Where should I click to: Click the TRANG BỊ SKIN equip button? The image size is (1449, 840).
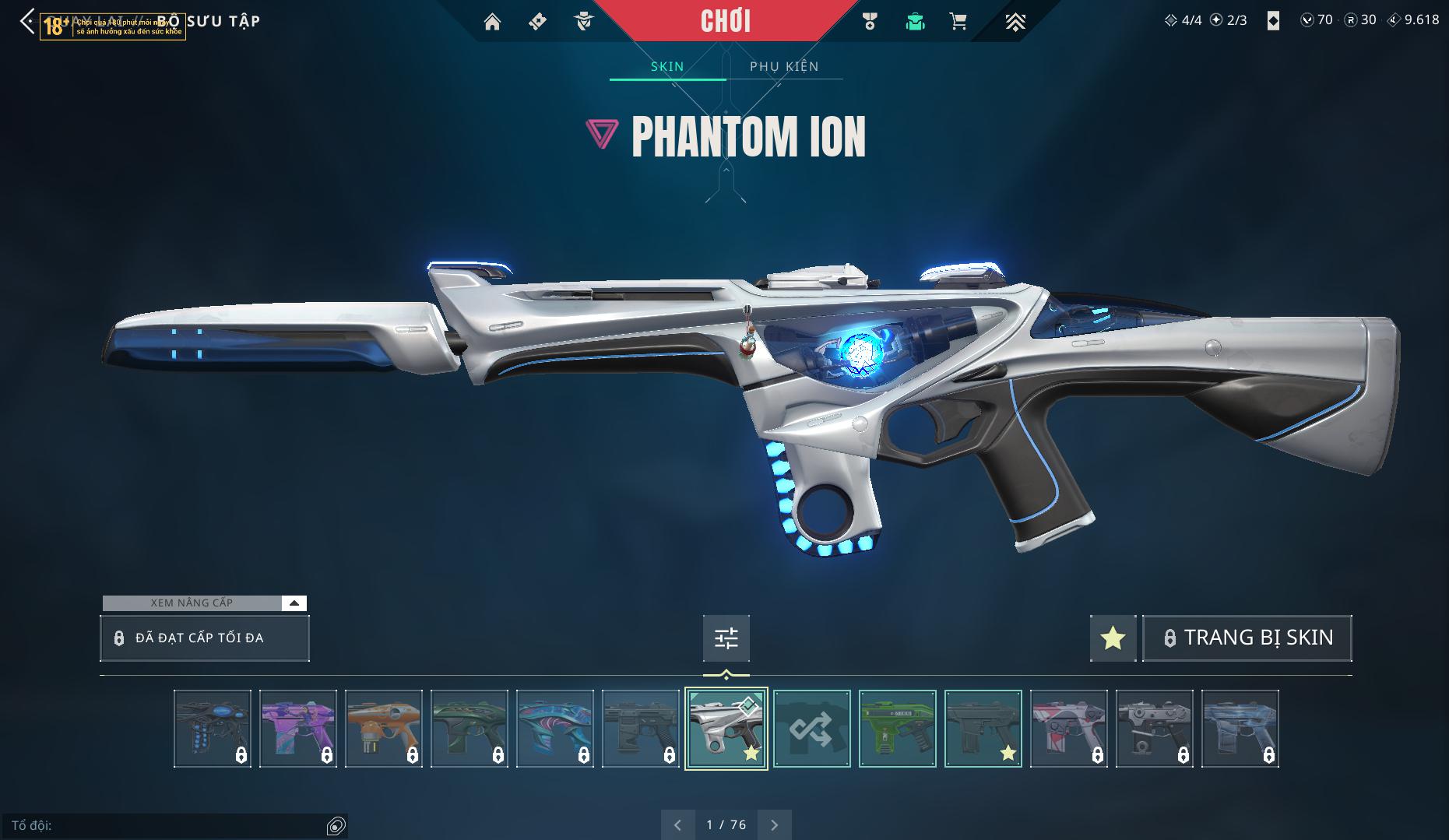click(x=1247, y=638)
